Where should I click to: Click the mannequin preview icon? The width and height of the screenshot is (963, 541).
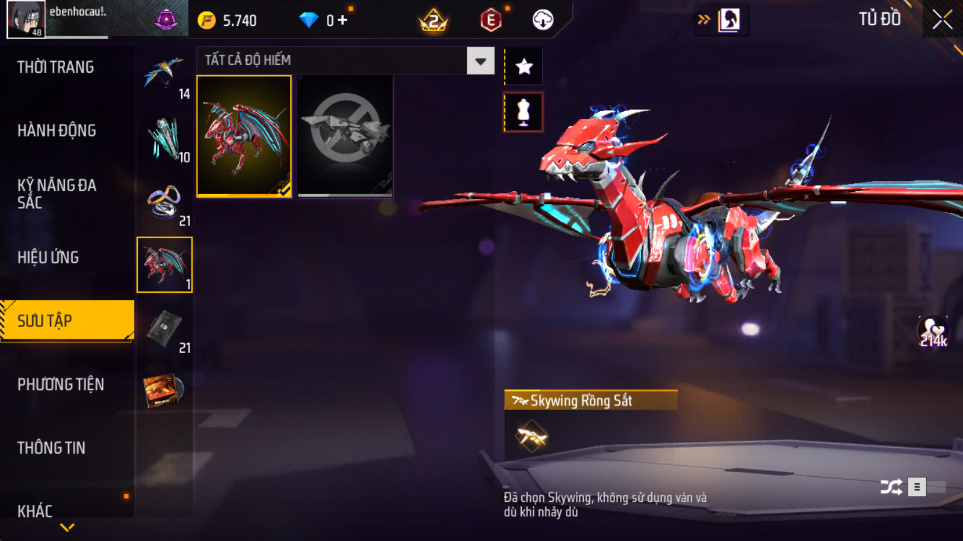(x=524, y=112)
